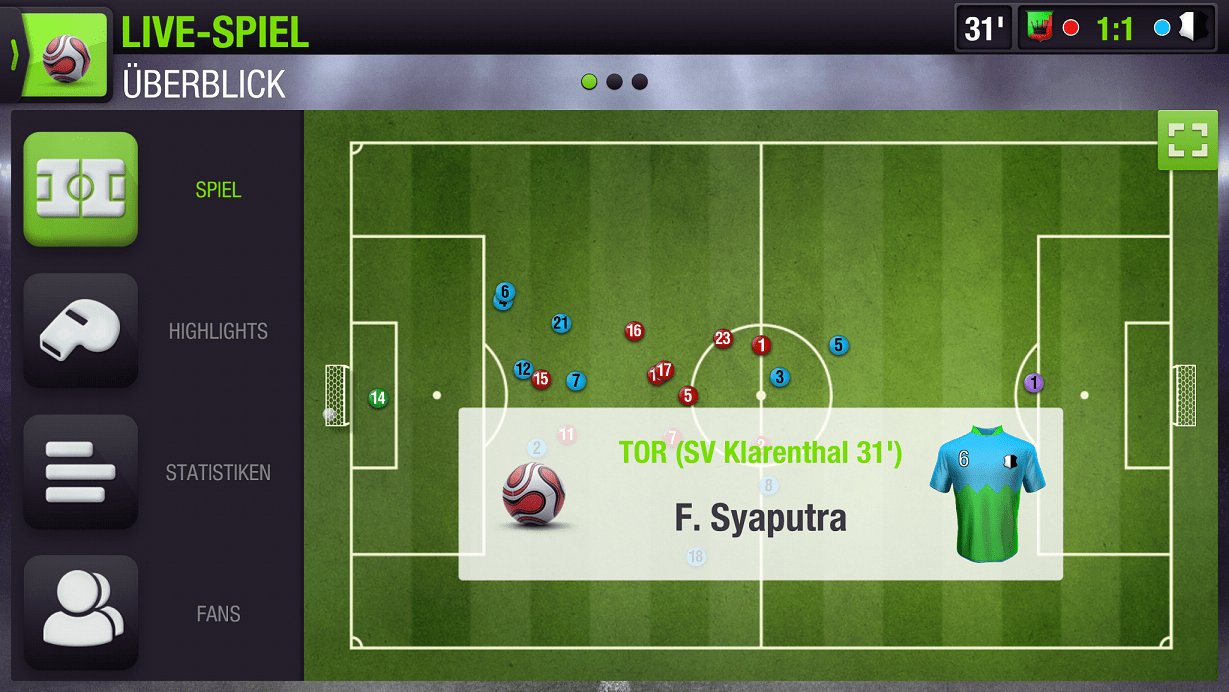Open the Spiel pitch view tab
Screen dimensions: 1229x692
[x=81, y=189]
